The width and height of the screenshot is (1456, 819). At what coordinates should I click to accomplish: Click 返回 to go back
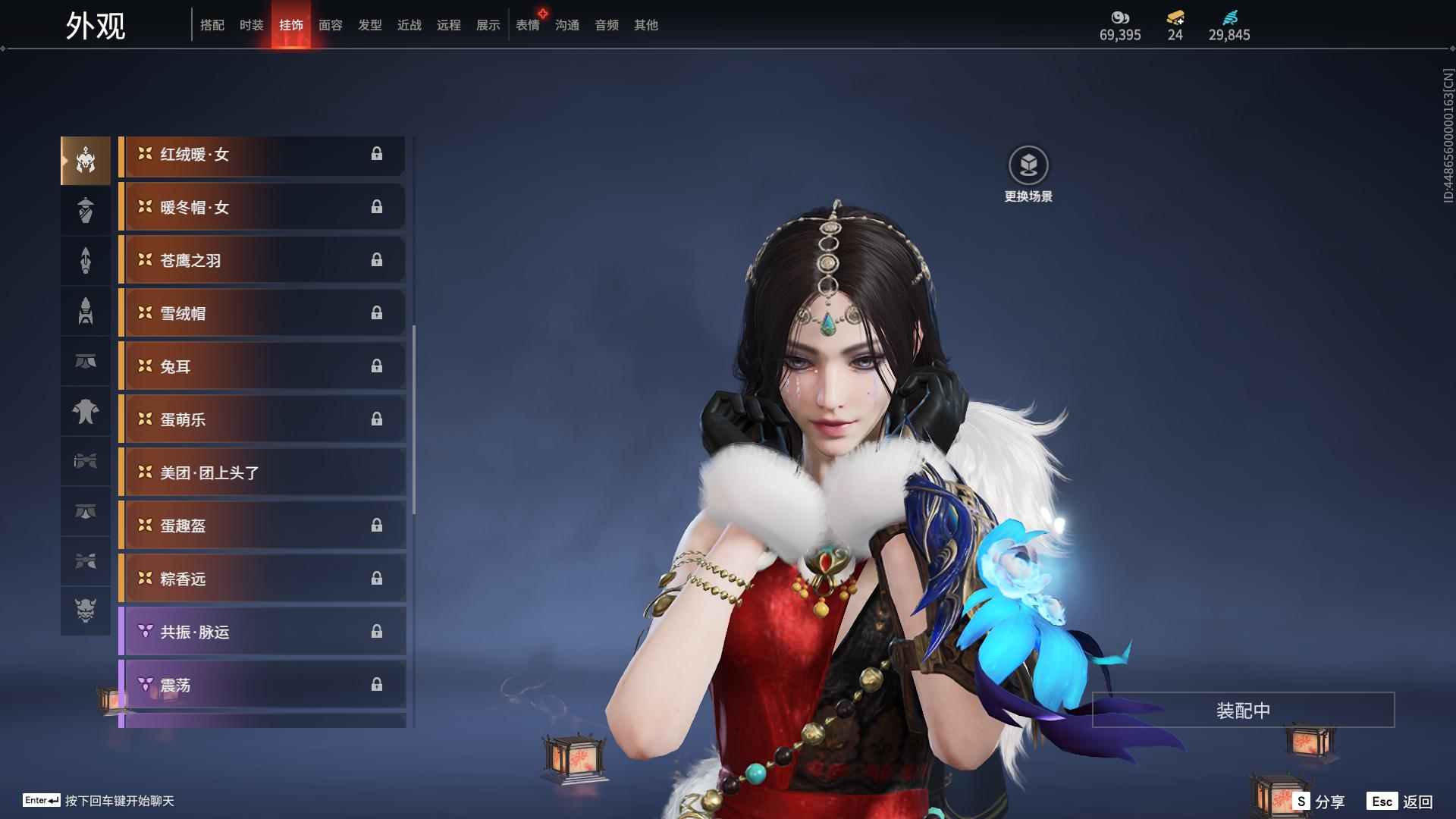(1403, 802)
